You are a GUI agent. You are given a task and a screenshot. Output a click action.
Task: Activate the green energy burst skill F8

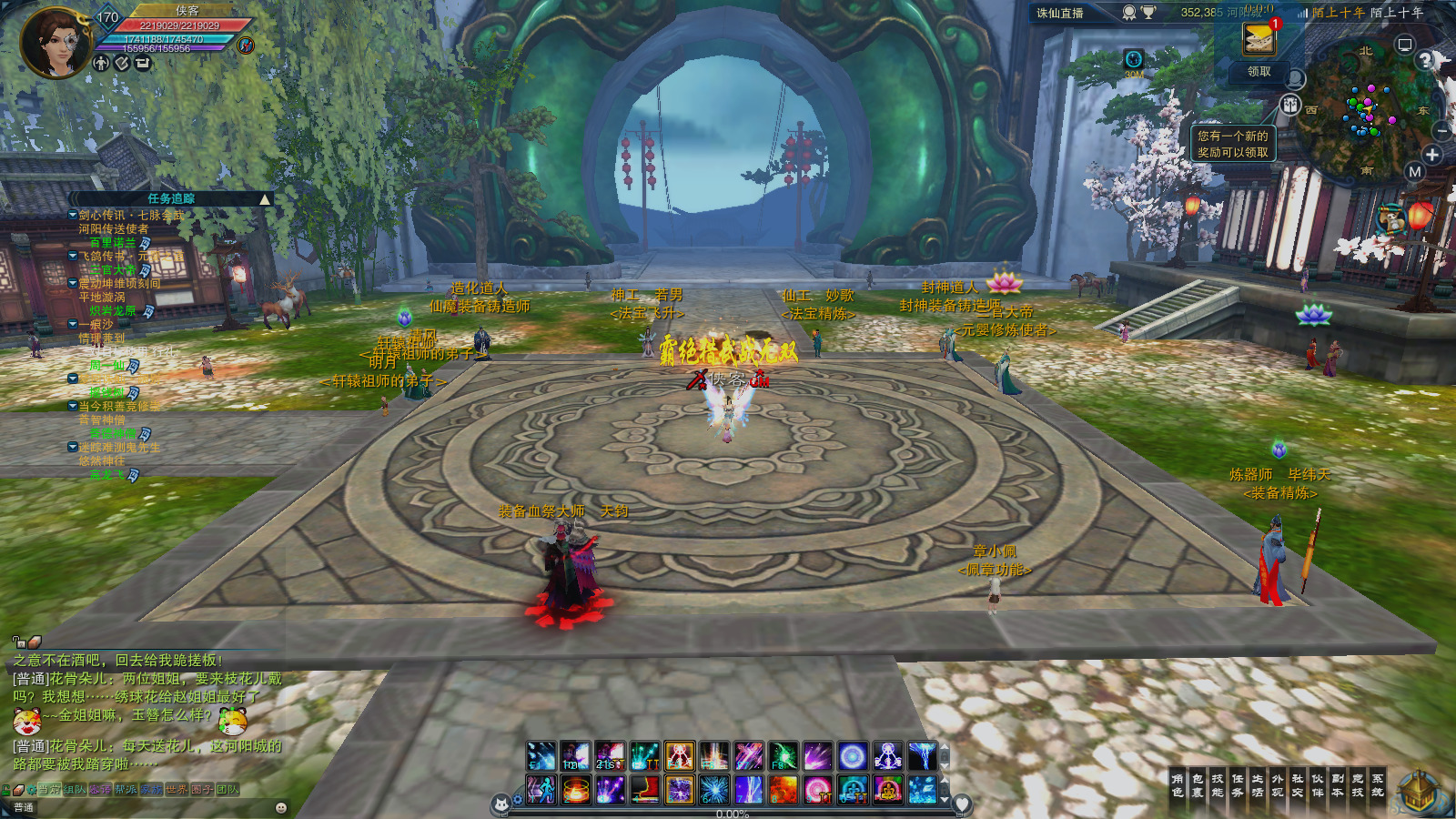(783, 755)
